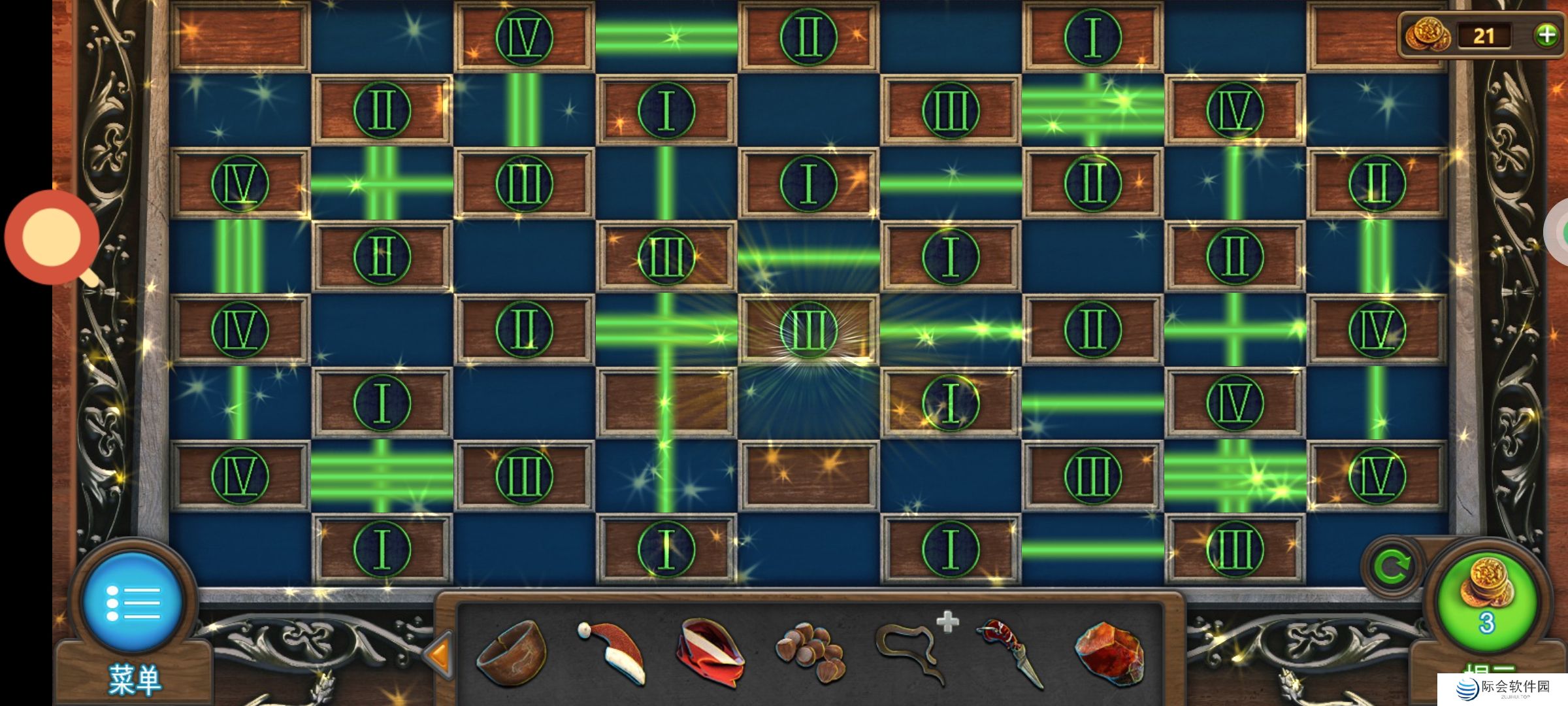Screen dimensions: 1568x706
Task: Choose the red-handled dagger item
Action: 1011,652
